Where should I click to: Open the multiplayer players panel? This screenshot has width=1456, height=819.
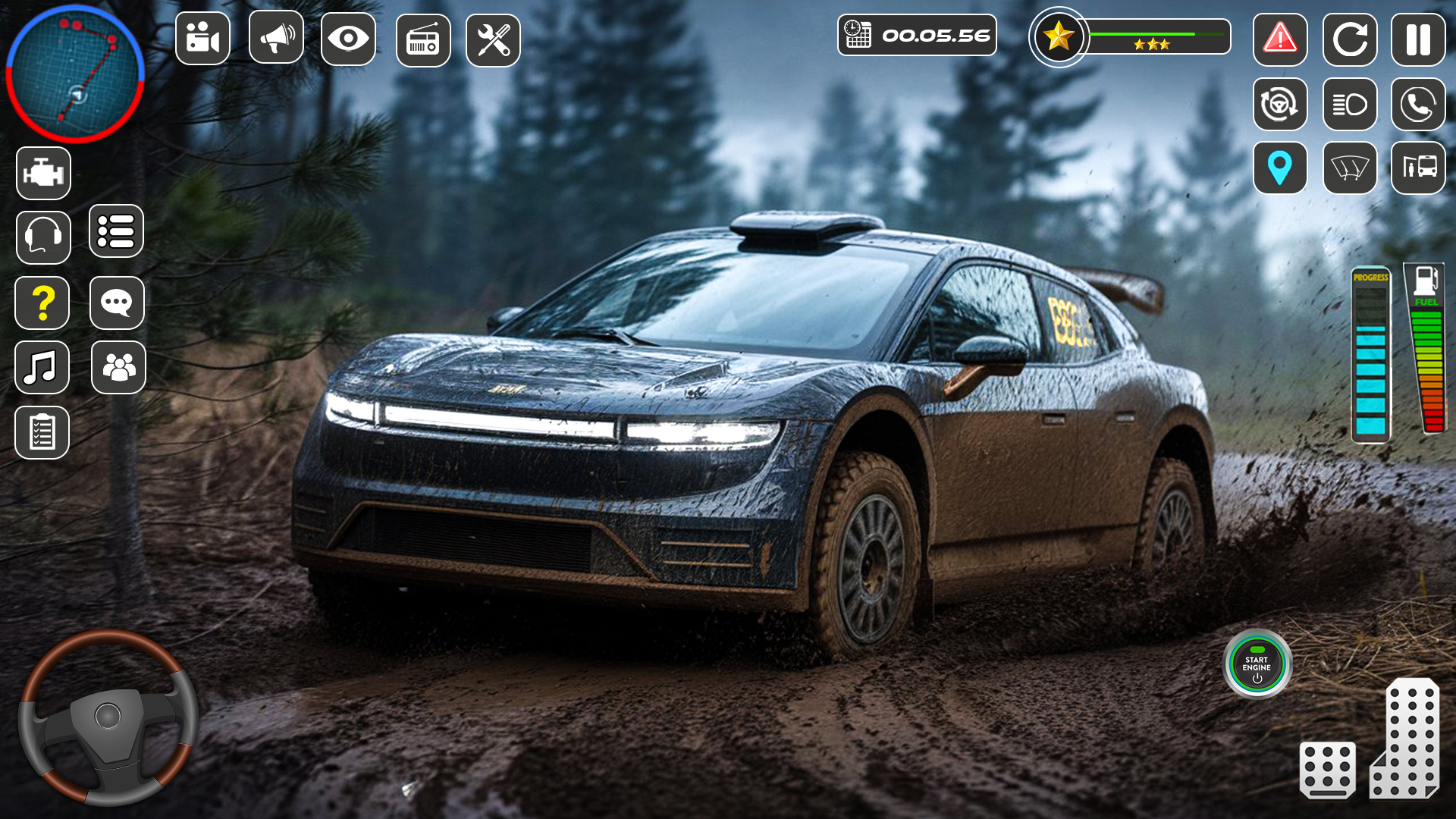click(x=117, y=368)
